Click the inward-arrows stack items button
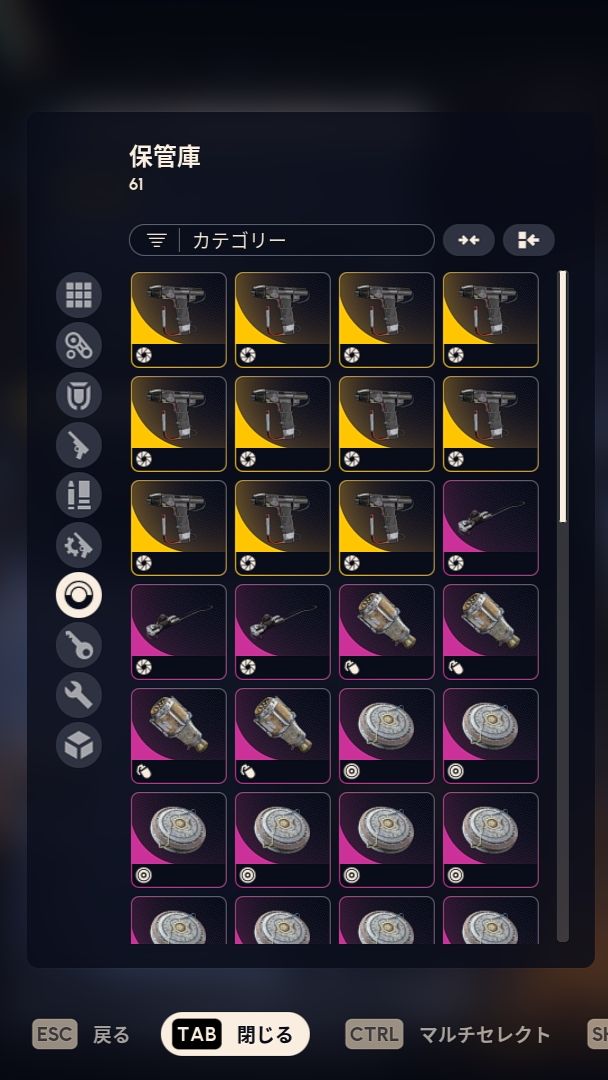Image resolution: width=608 pixels, height=1080 pixels. (x=468, y=240)
